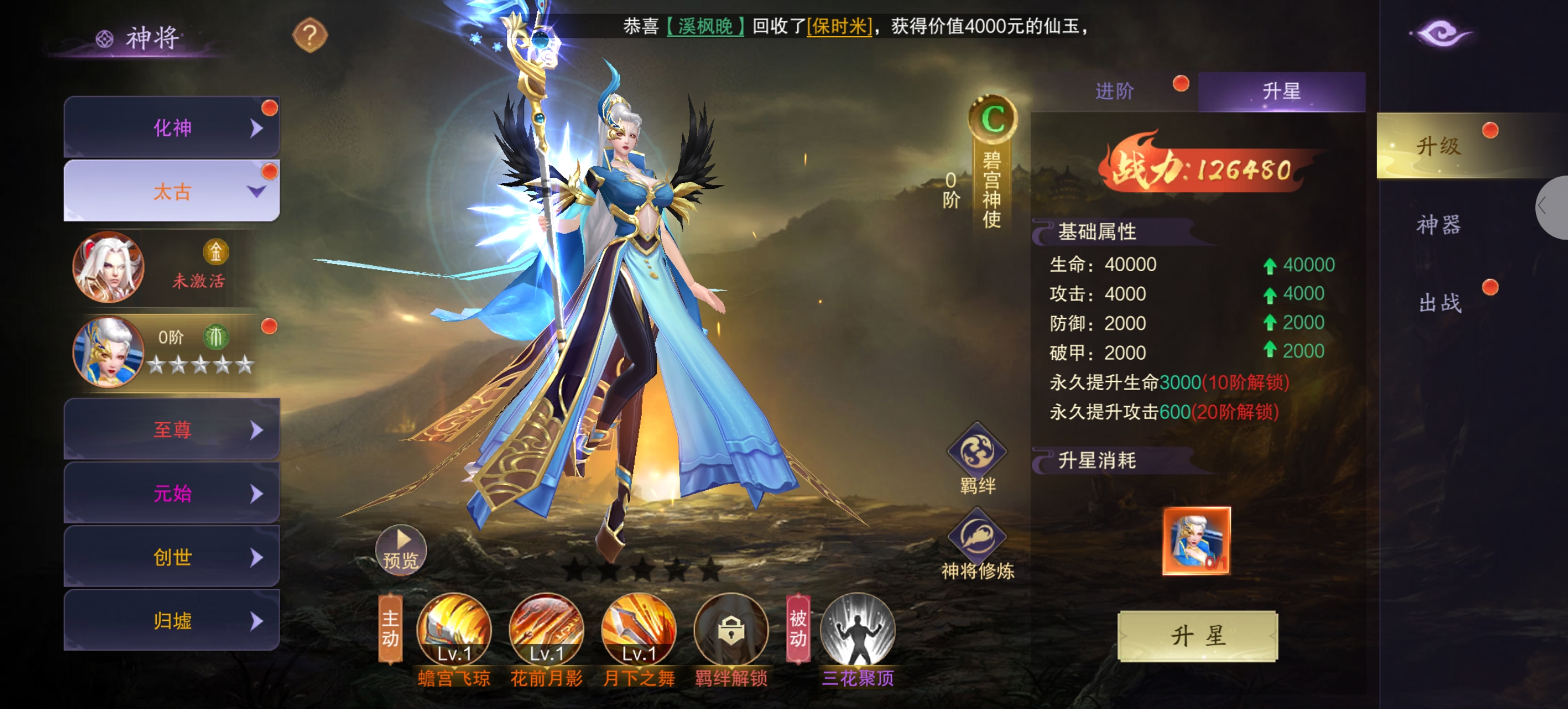View the 月下之舞 skill
The width and height of the screenshot is (1568, 709).
pos(639,629)
